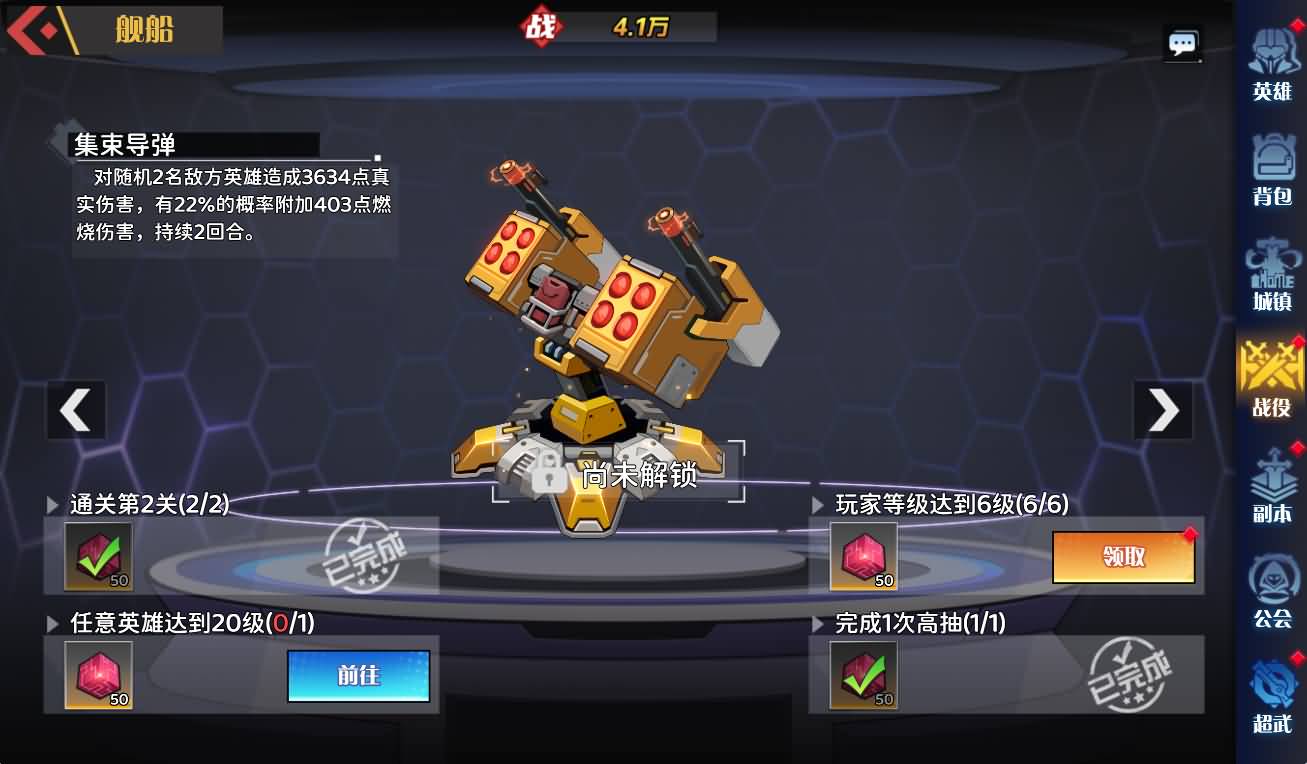Open next ship with right chevron arrow
Screen dimensions: 1307x764
pyautogui.click(x=1162, y=410)
